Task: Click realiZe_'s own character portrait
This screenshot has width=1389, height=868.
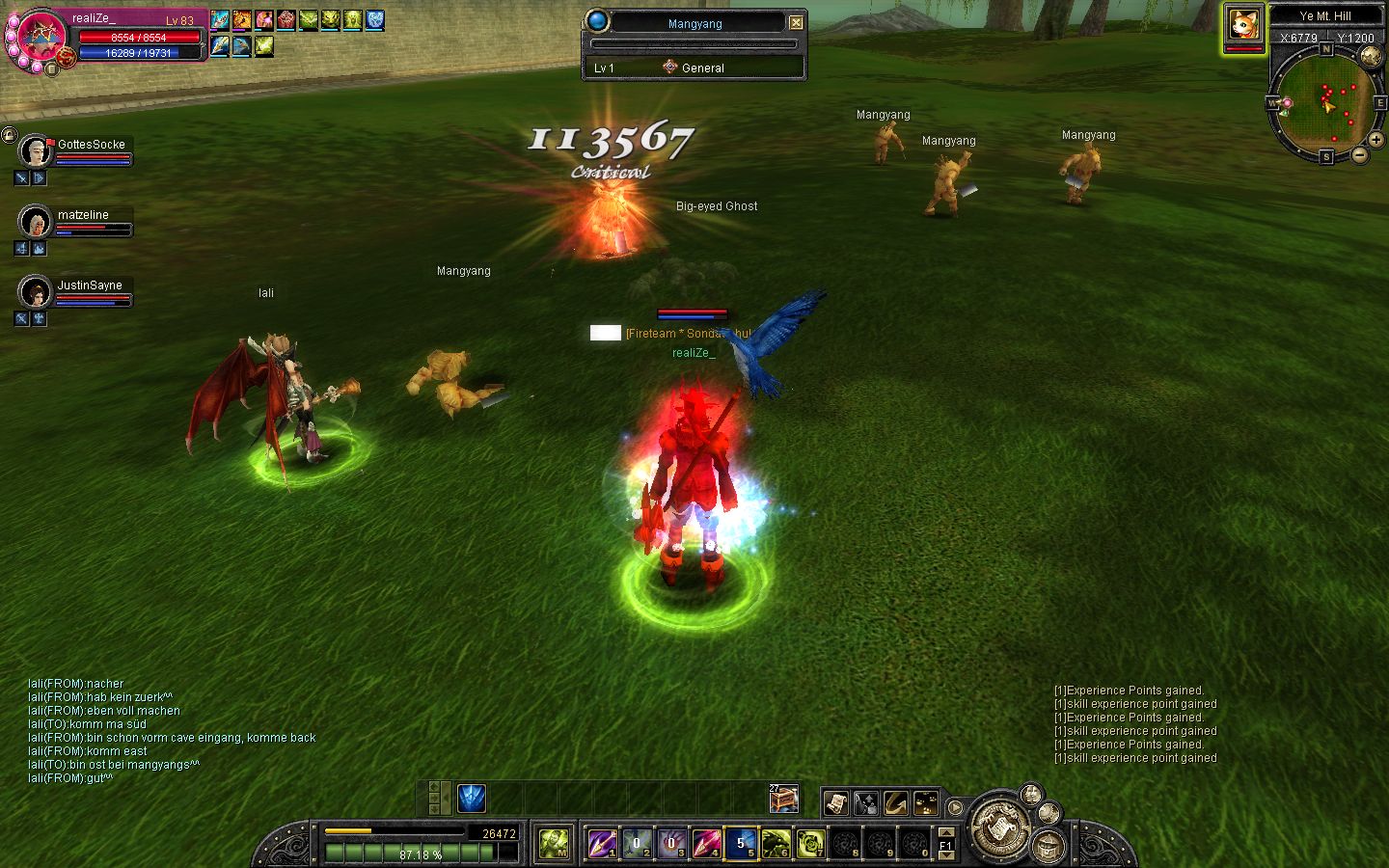Action: click(x=41, y=37)
